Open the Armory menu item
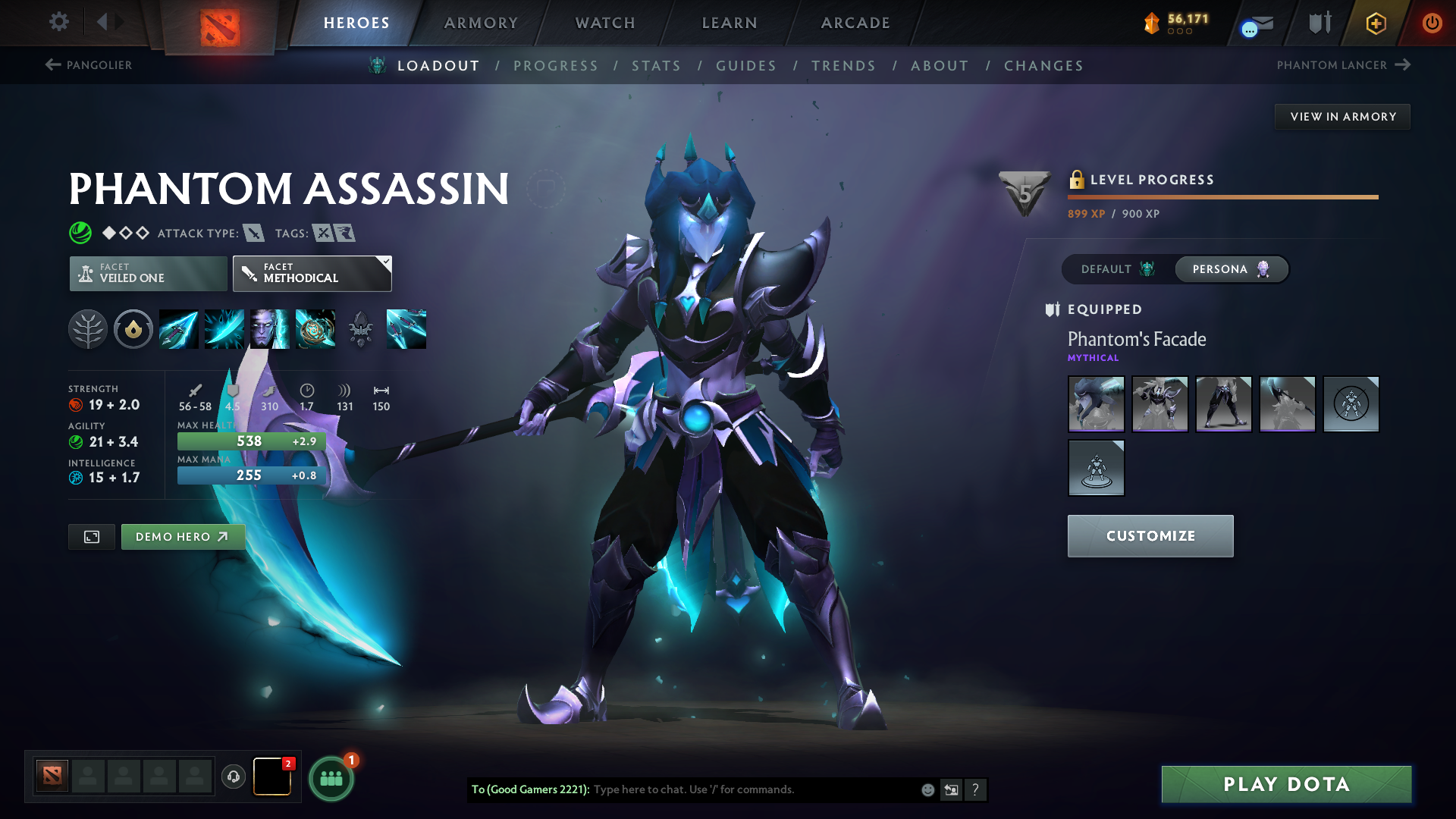Screen dimensions: 1456x819 [480, 23]
